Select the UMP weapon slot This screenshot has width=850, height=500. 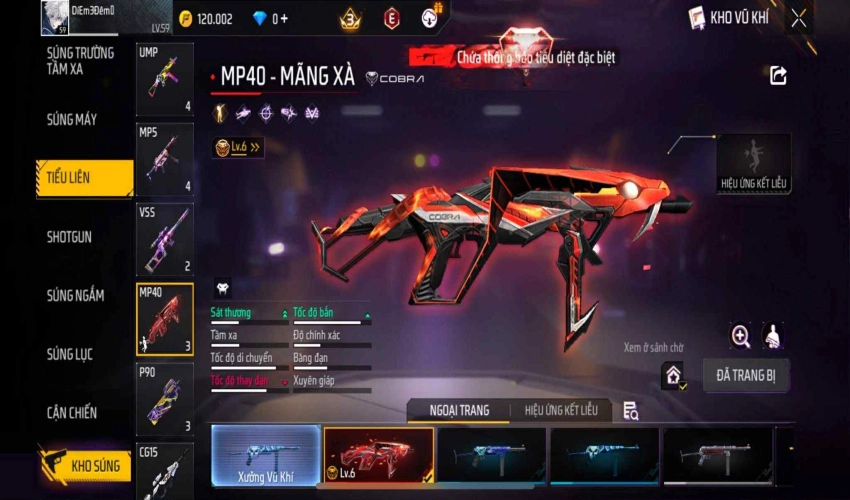(x=164, y=79)
